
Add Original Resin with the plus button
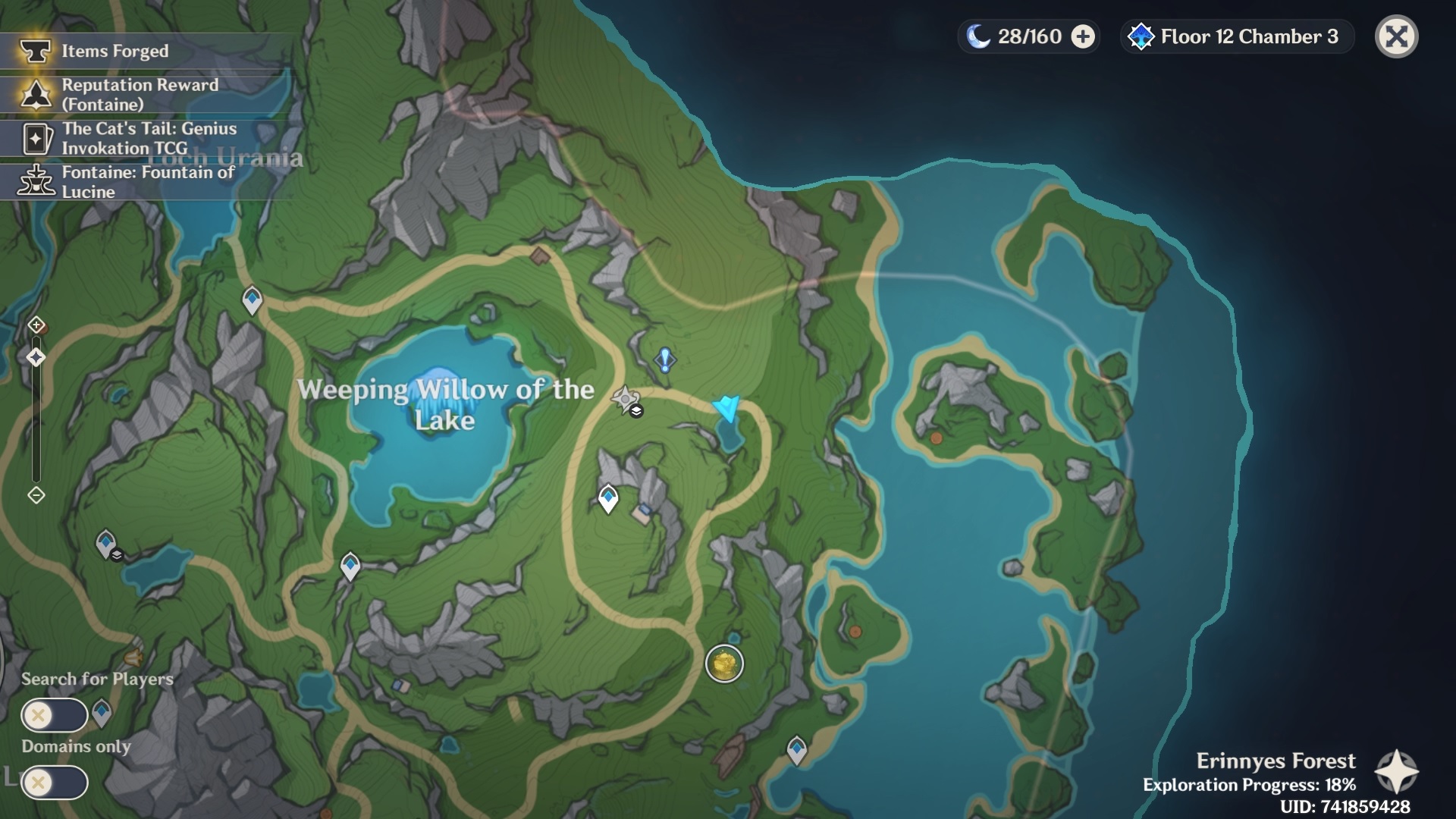coord(1083,36)
